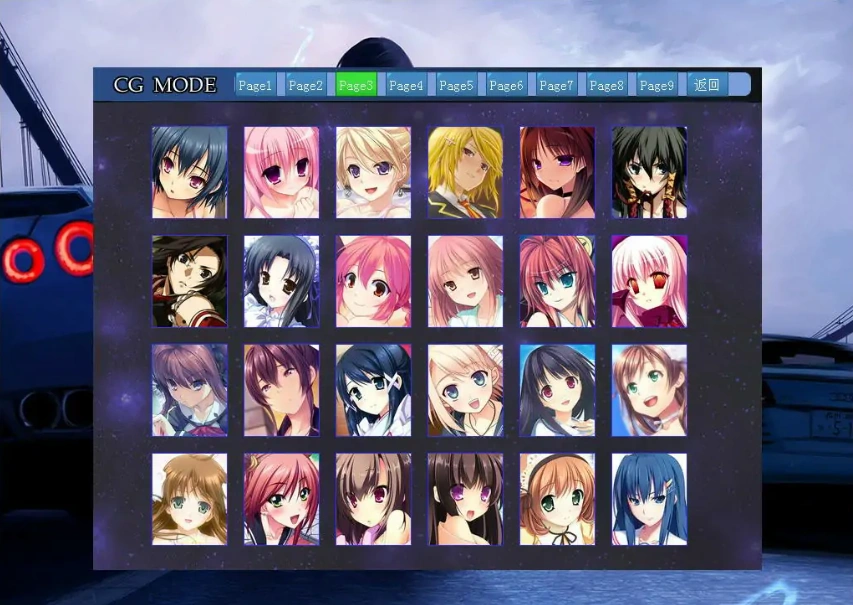Image resolution: width=853 pixels, height=605 pixels.
Task: Show the Page5 gallery
Action: [456, 85]
